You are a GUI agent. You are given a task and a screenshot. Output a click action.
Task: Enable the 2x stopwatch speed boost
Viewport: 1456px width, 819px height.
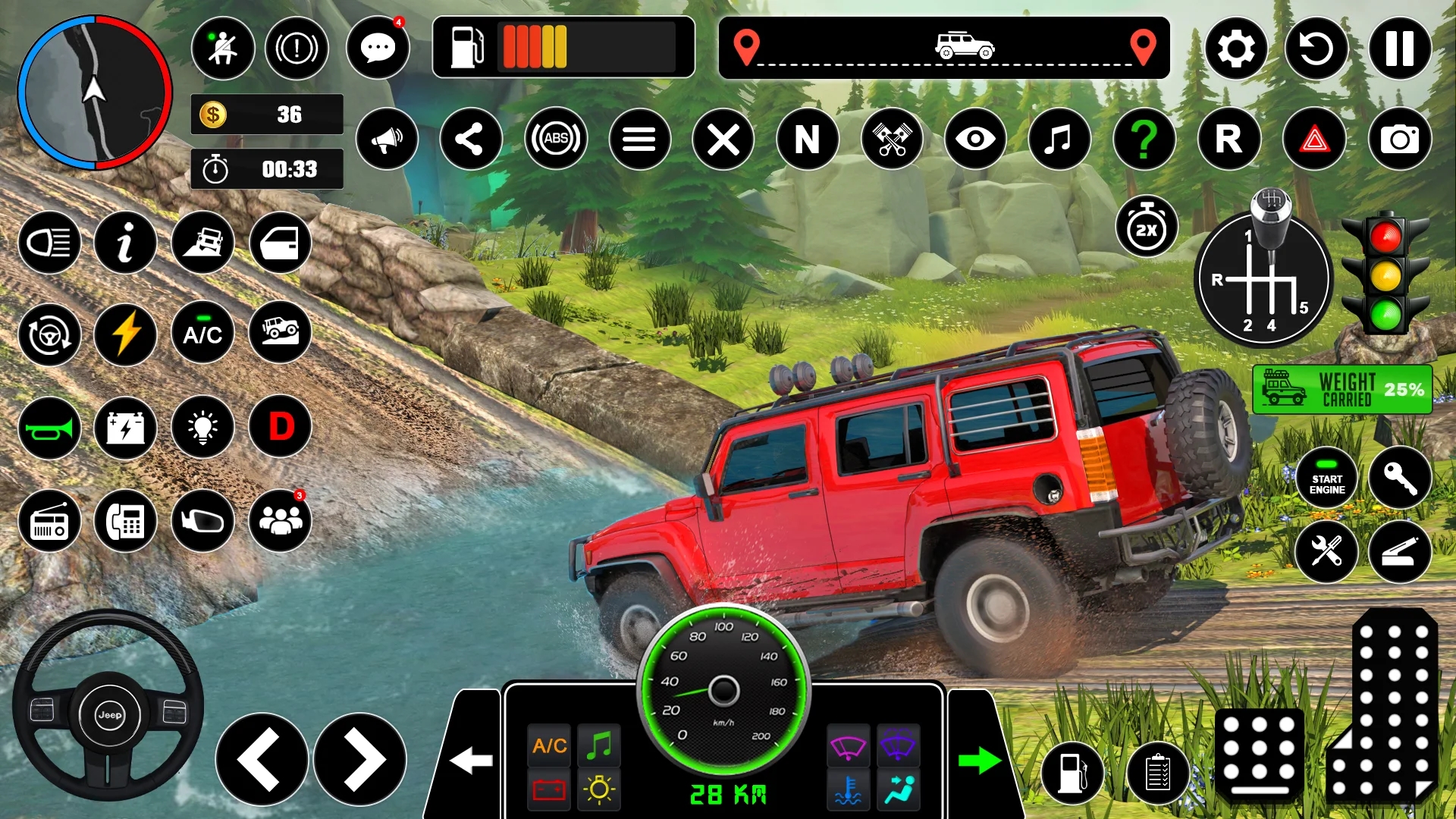click(1147, 227)
